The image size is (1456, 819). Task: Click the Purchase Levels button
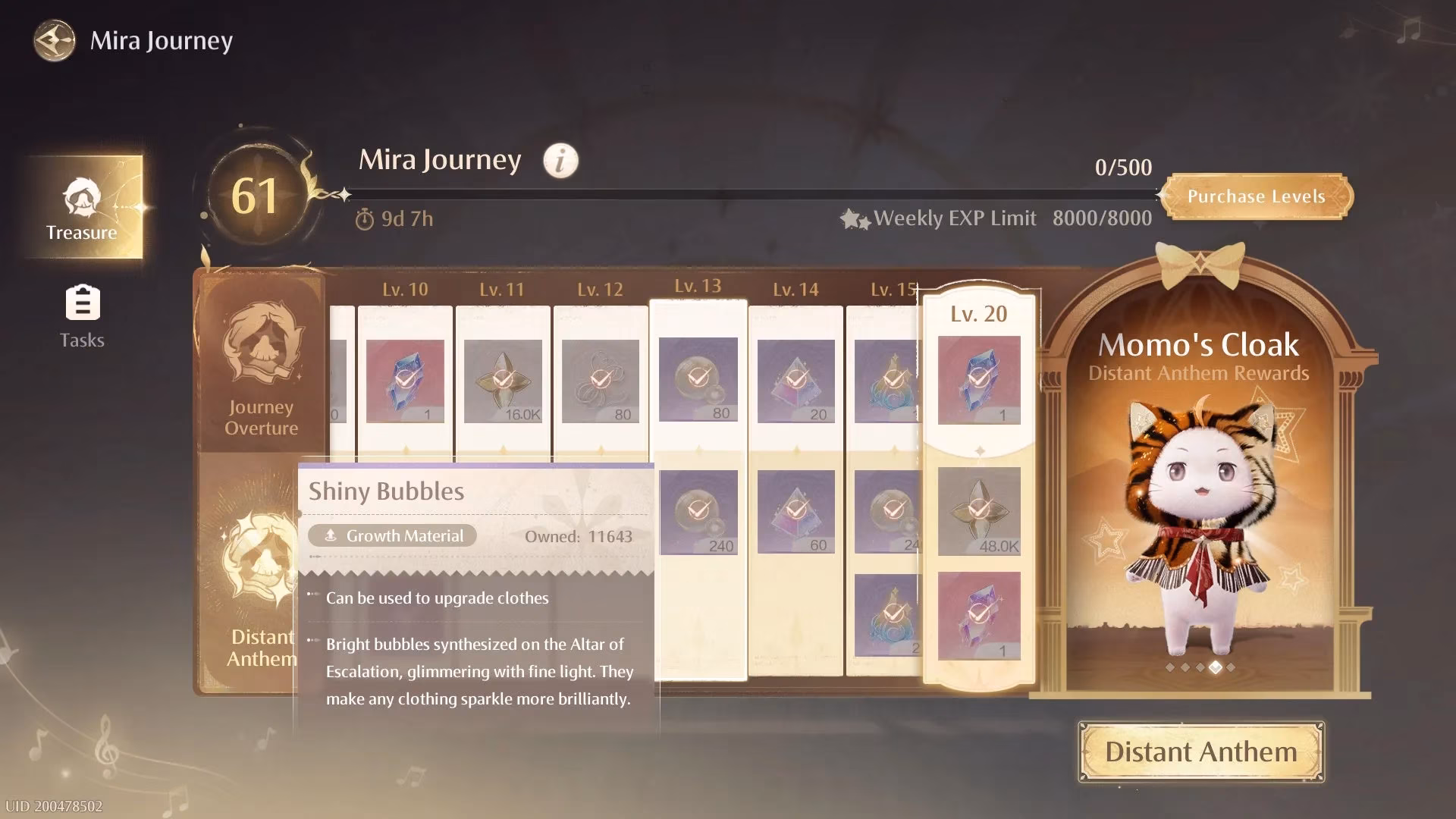tap(1258, 196)
